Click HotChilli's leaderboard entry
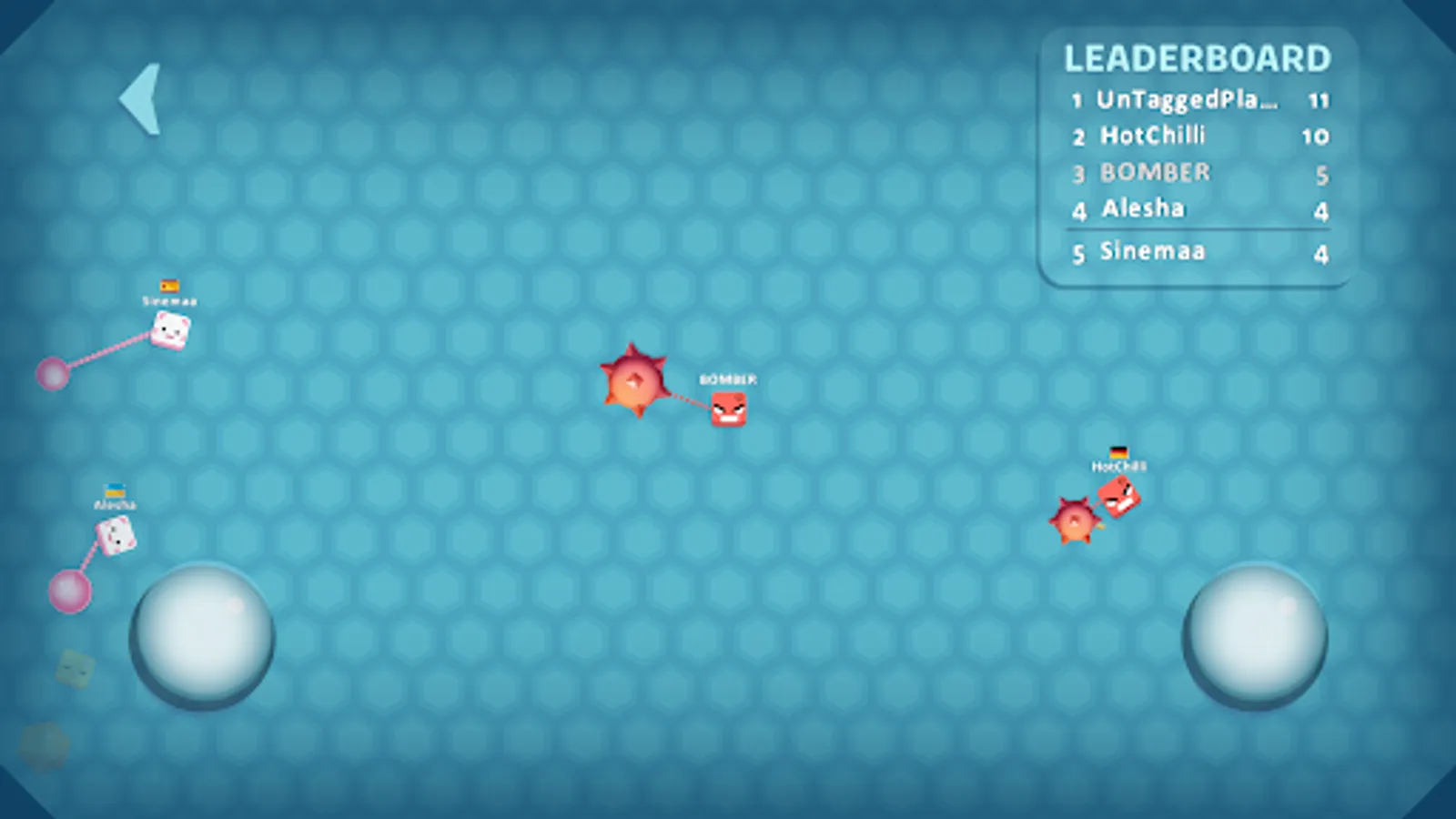Image resolution: width=1456 pixels, height=819 pixels. point(1152,136)
